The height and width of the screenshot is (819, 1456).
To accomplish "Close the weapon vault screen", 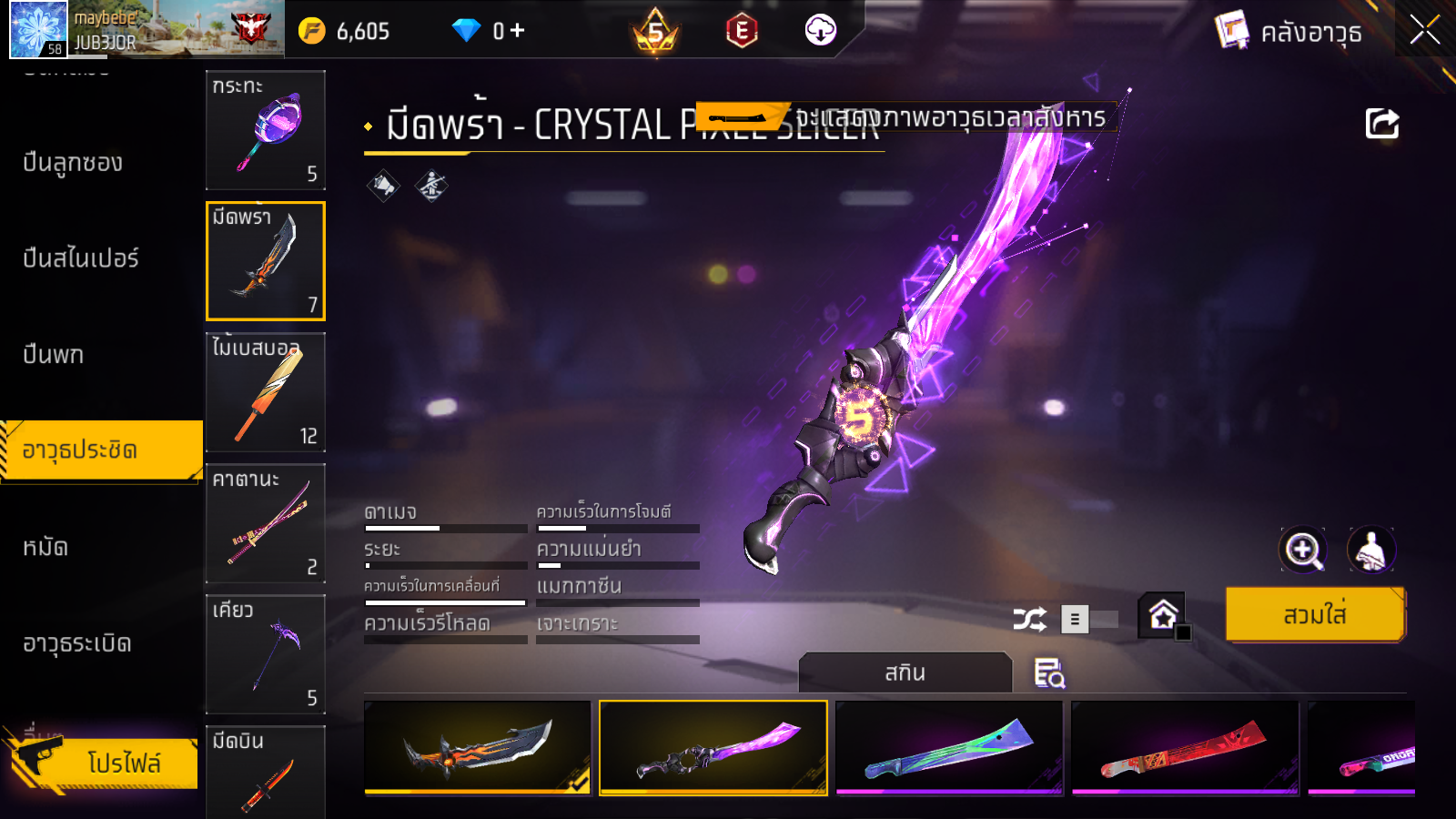I will (1424, 30).
